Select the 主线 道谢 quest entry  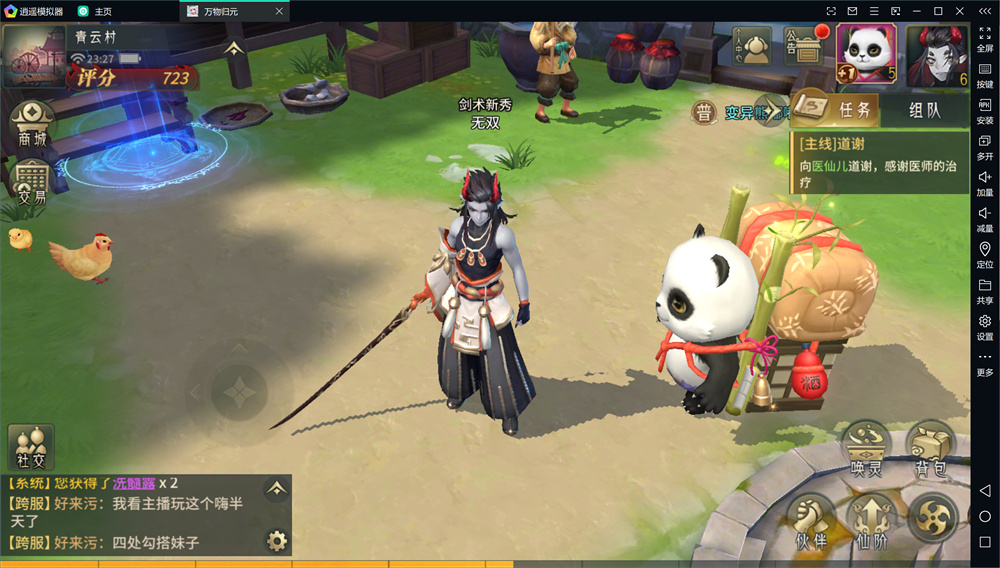(x=878, y=163)
